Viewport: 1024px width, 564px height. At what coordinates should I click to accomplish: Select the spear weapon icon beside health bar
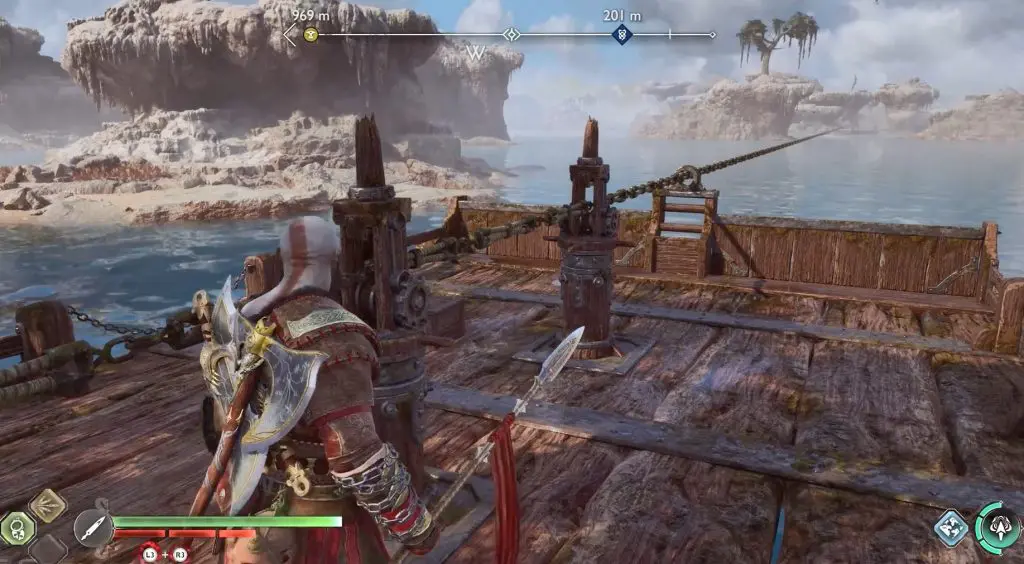tap(91, 528)
